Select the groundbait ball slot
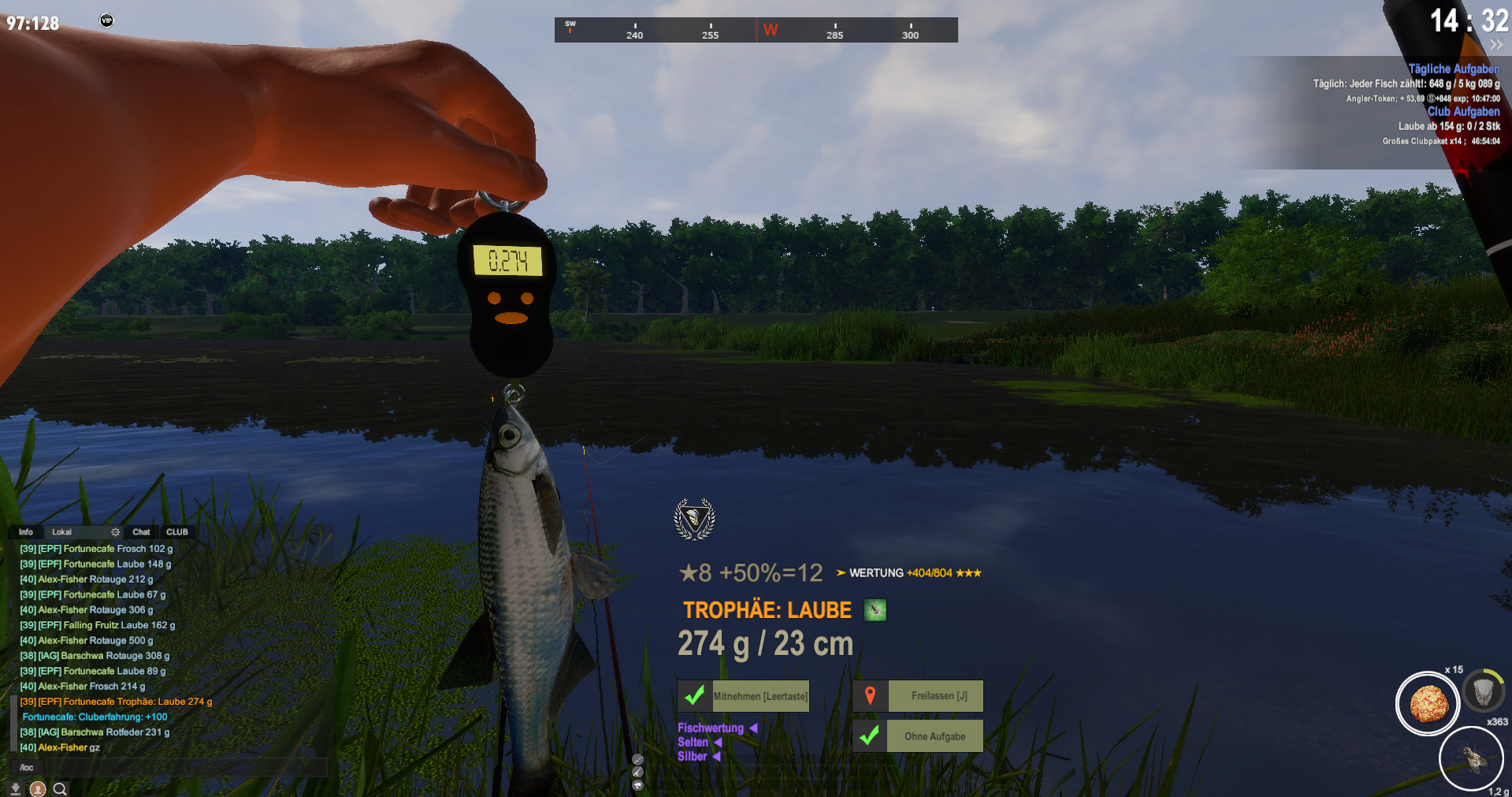Screen dimensions: 1512x797 point(1427,703)
